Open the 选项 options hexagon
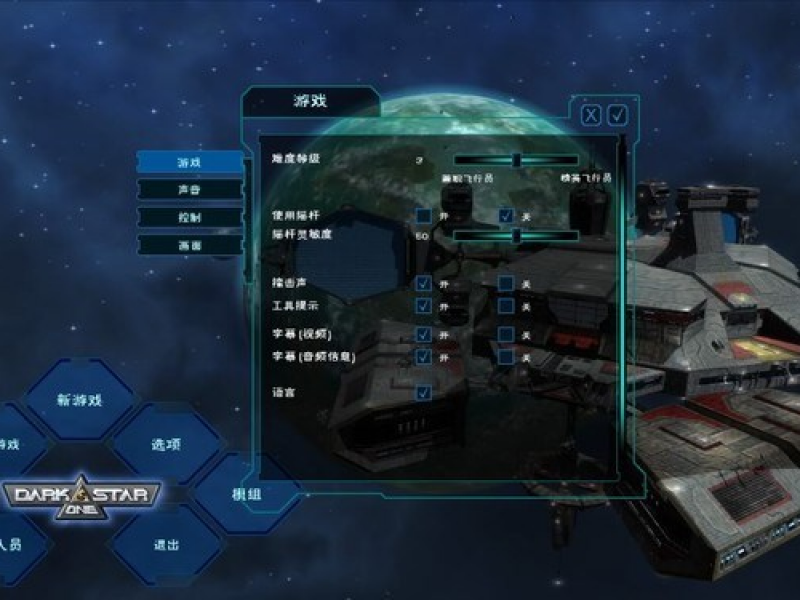Image resolution: width=800 pixels, height=600 pixels. click(166, 444)
